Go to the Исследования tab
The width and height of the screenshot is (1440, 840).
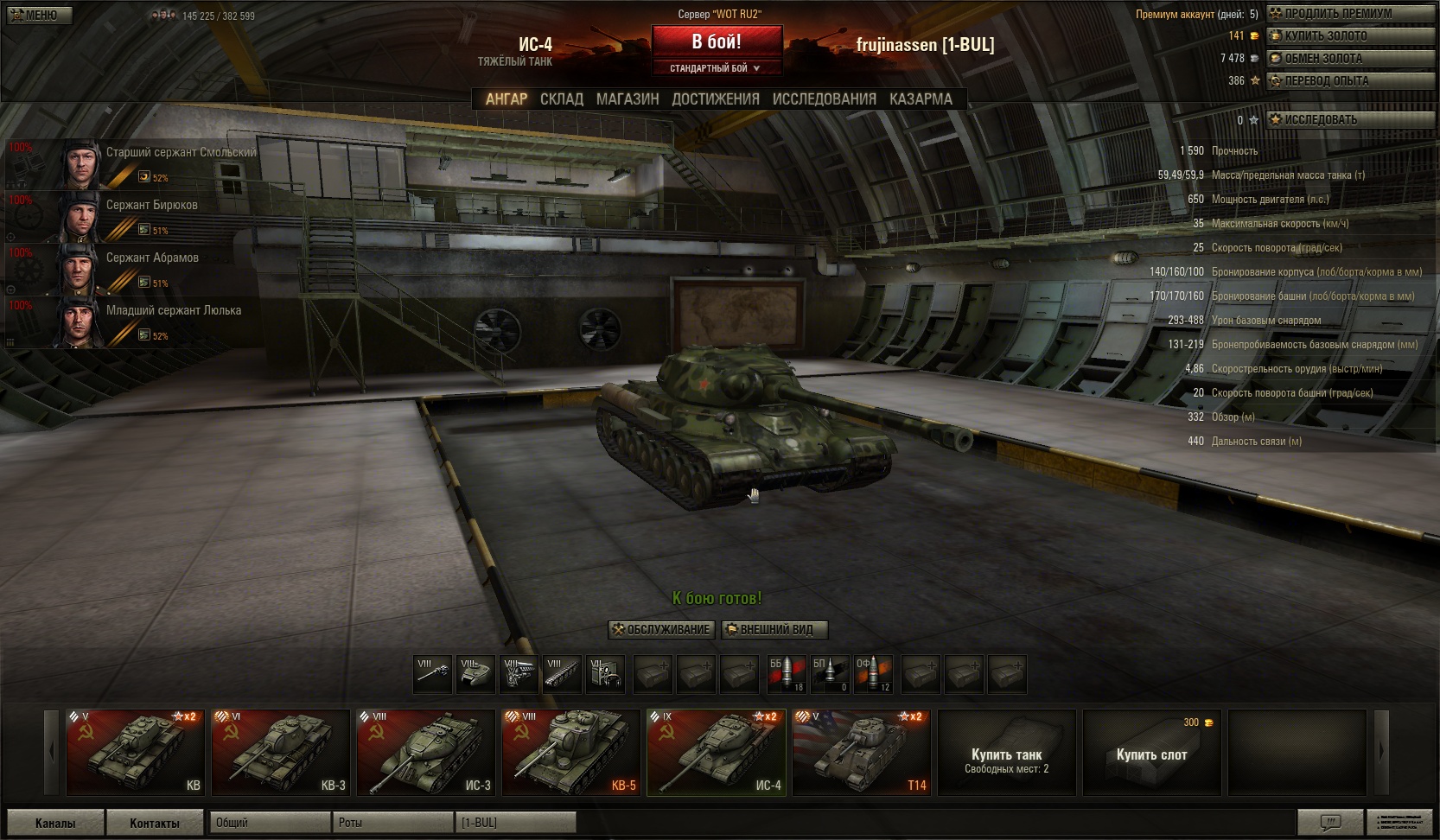point(824,99)
